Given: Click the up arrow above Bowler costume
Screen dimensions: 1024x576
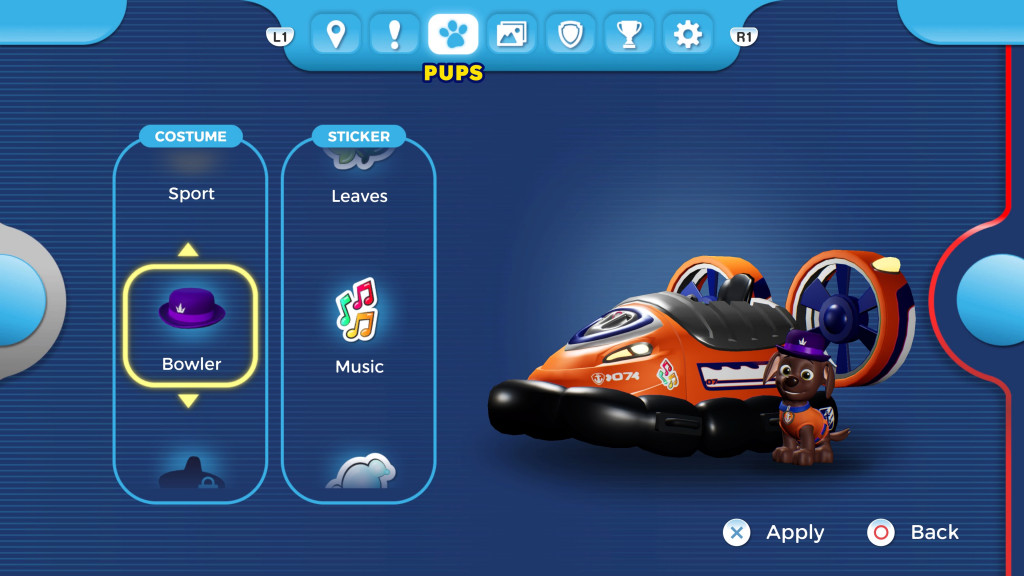Looking at the screenshot, I should point(189,250).
